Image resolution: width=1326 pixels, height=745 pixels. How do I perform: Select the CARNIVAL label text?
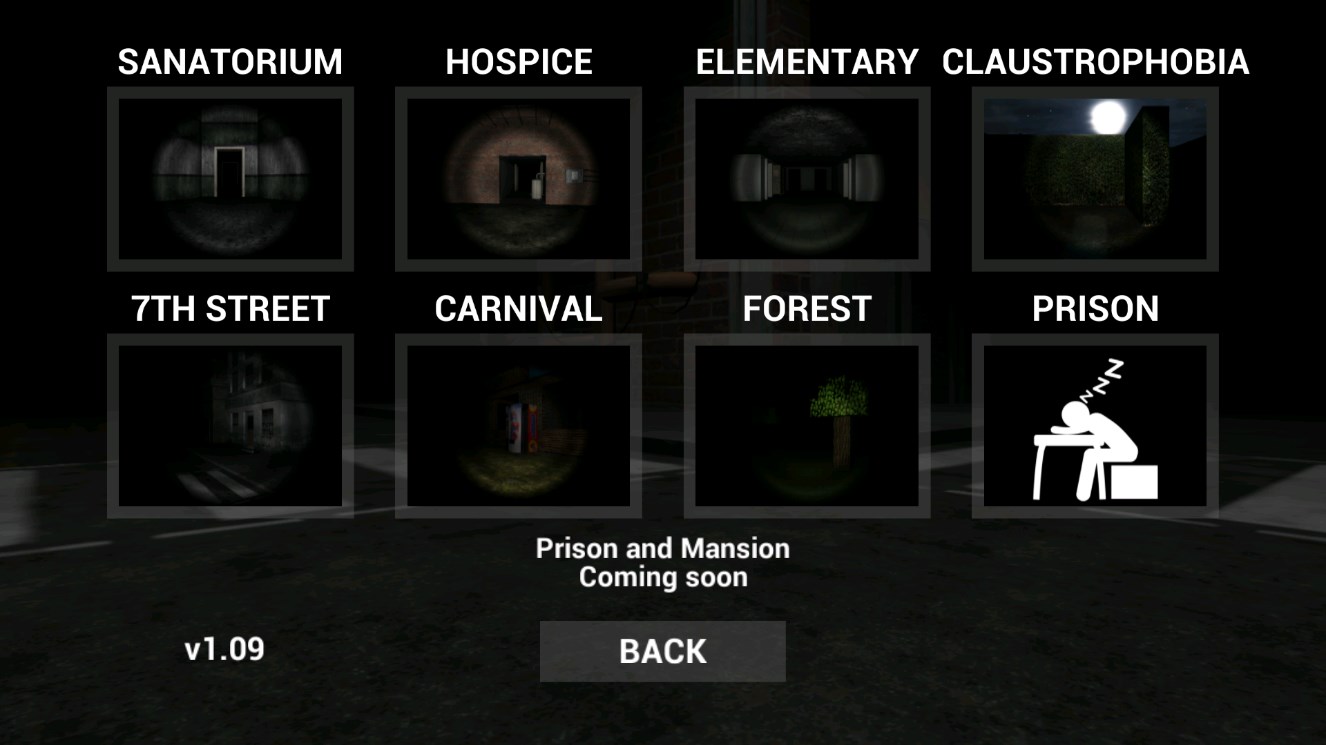pos(518,309)
